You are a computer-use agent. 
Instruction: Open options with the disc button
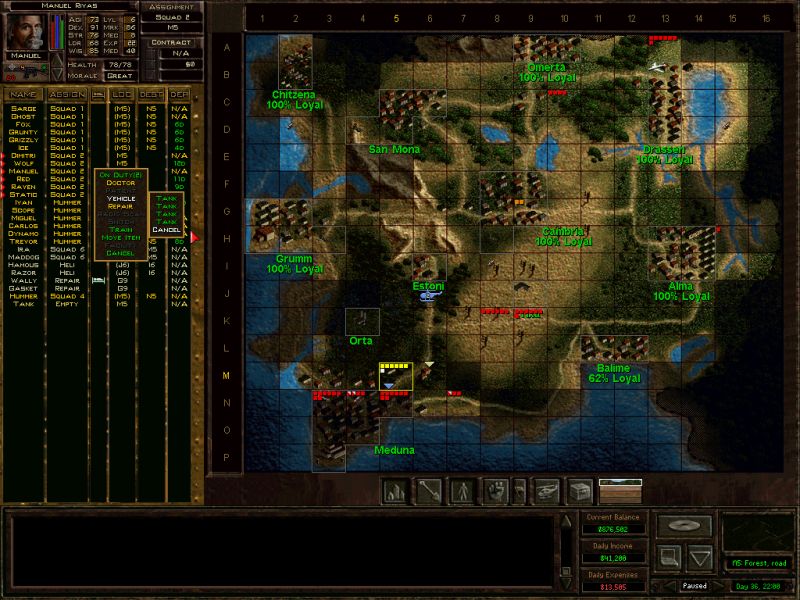click(x=685, y=524)
